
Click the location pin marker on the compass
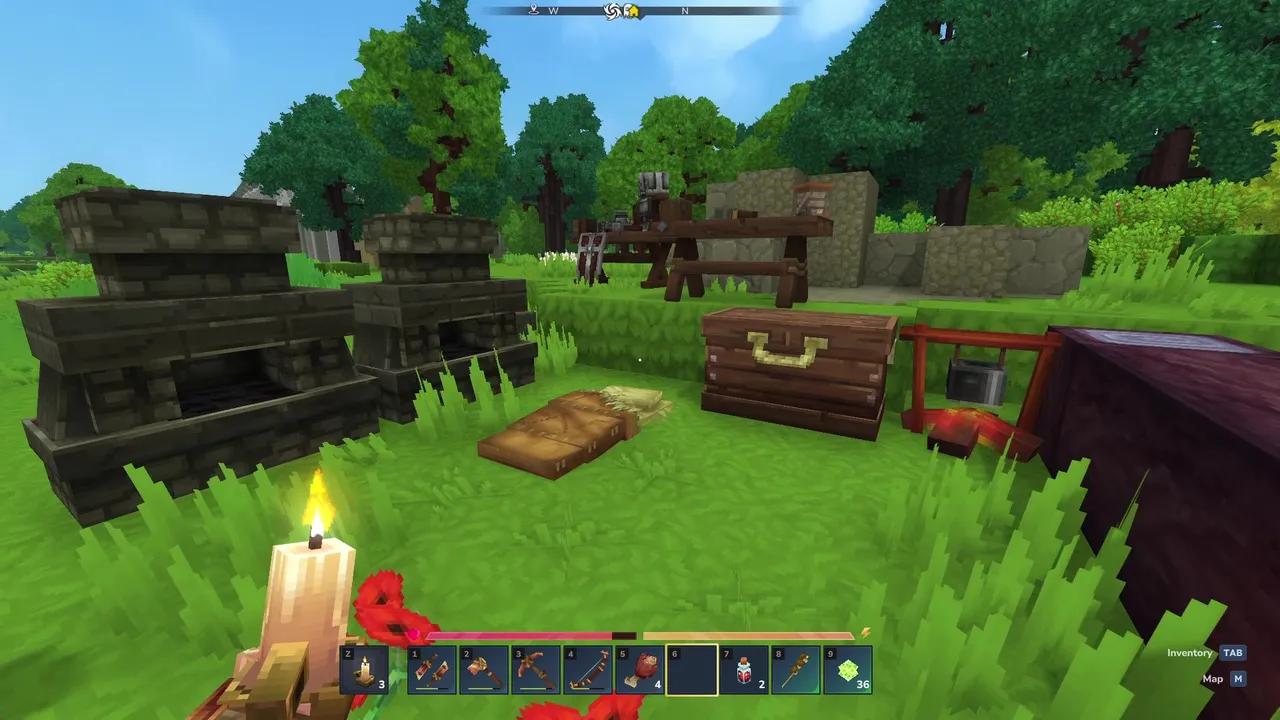535,9
